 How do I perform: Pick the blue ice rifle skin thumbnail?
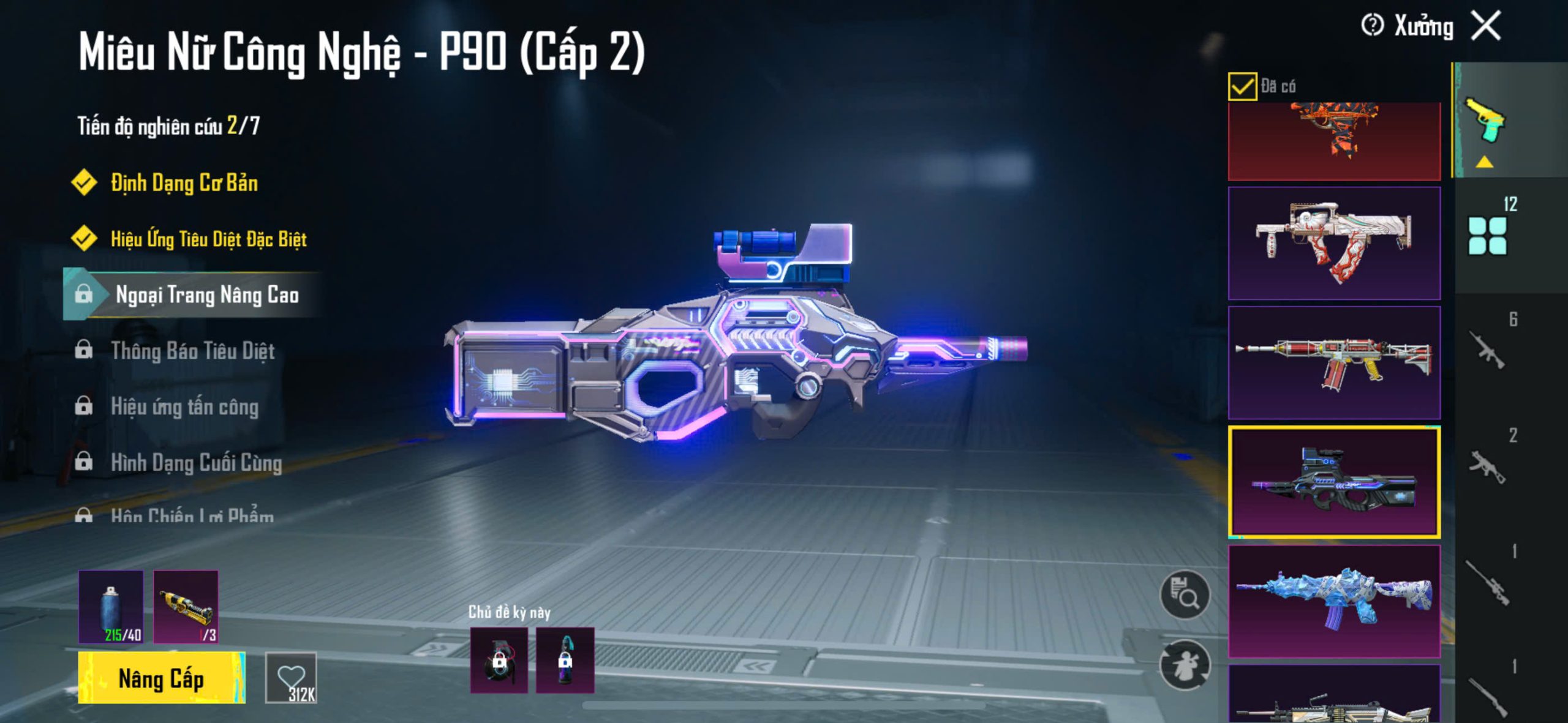[x=1334, y=601]
